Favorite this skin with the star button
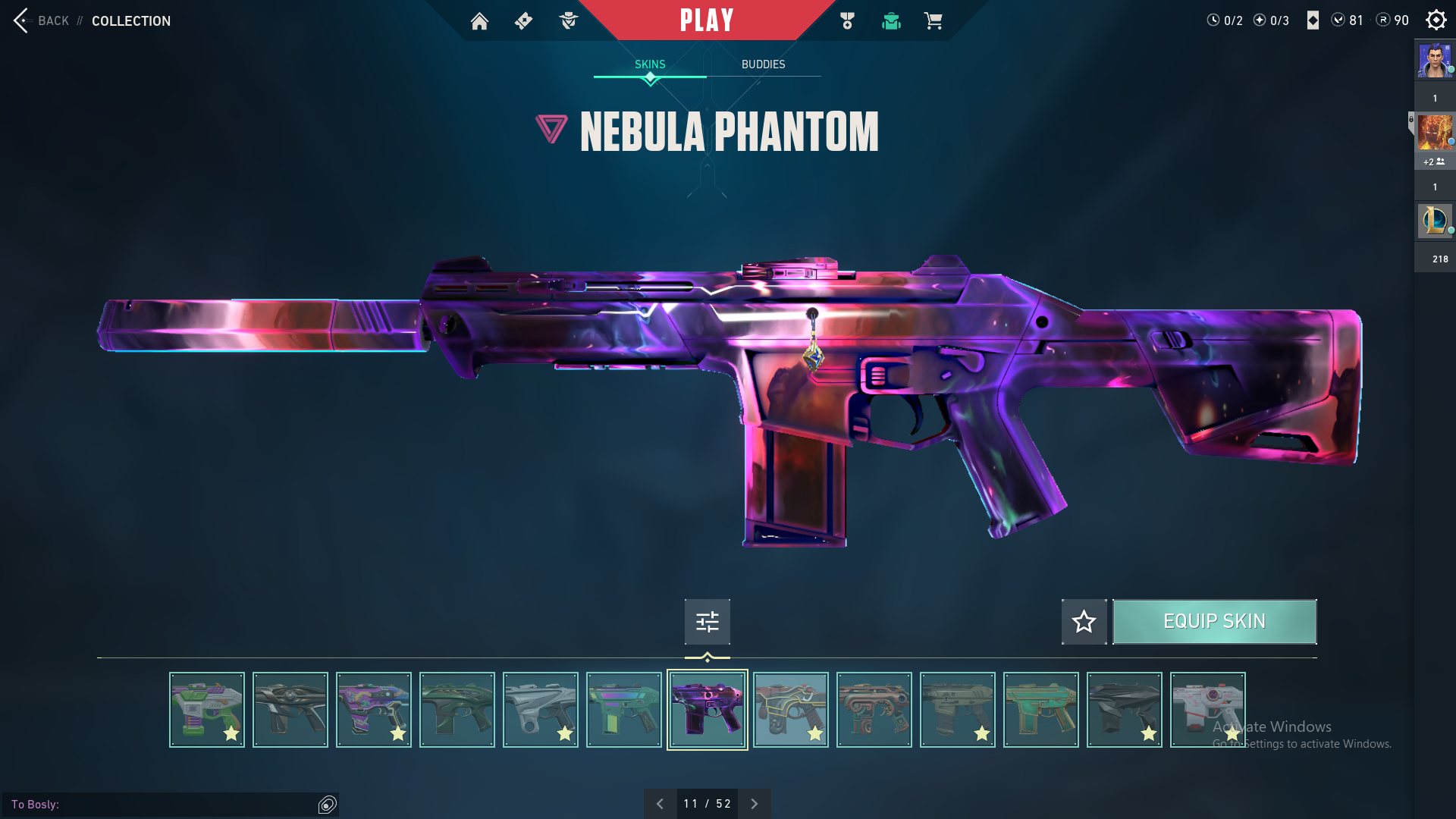Viewport: 1456px width, 819px height. (1084, 622)
